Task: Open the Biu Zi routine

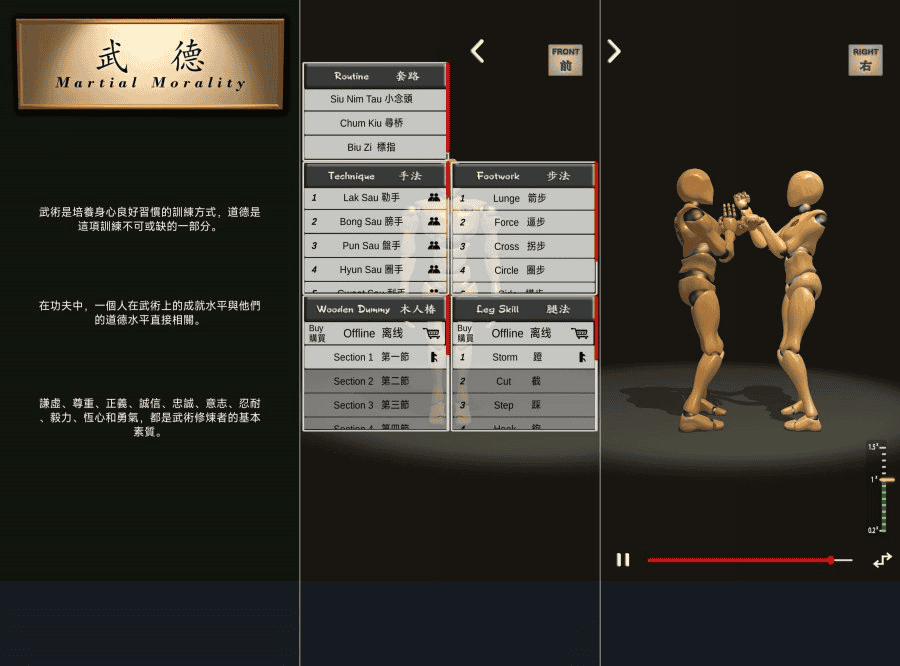Action: pos(375,147)
